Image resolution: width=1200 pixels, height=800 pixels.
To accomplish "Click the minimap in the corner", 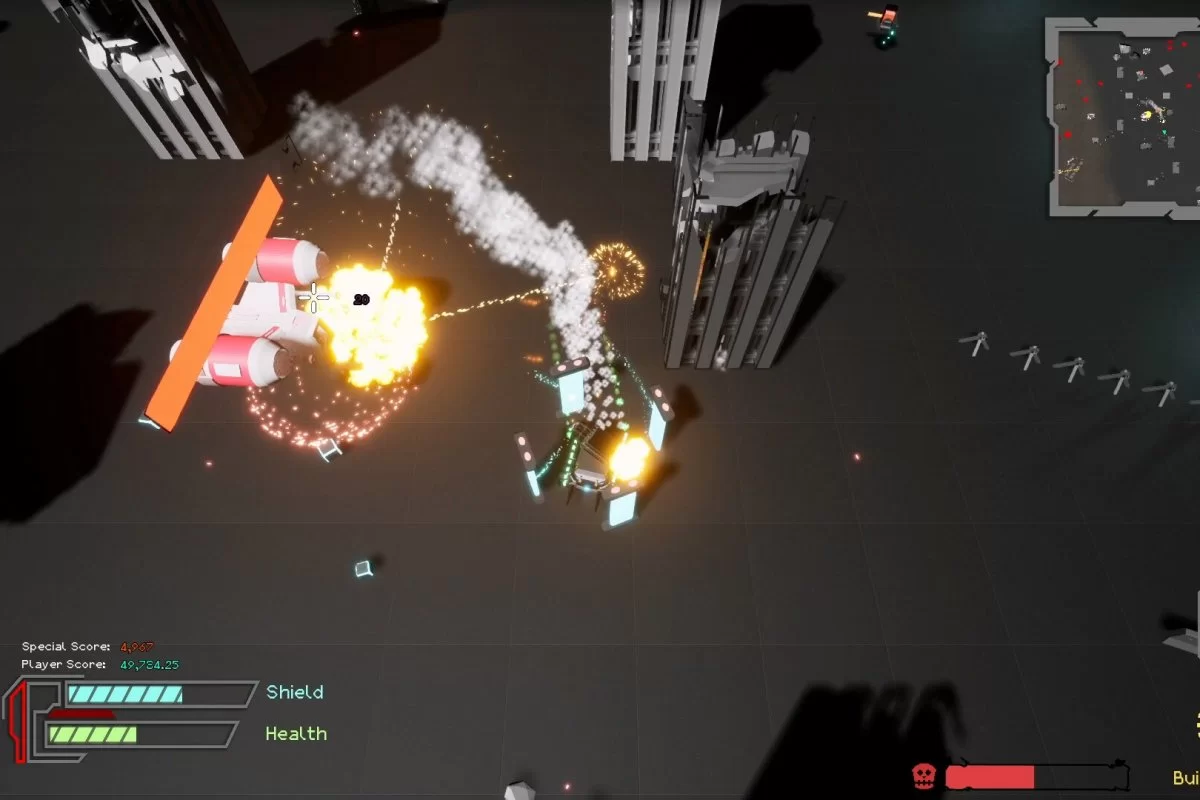I will (x=1124, y=116).
